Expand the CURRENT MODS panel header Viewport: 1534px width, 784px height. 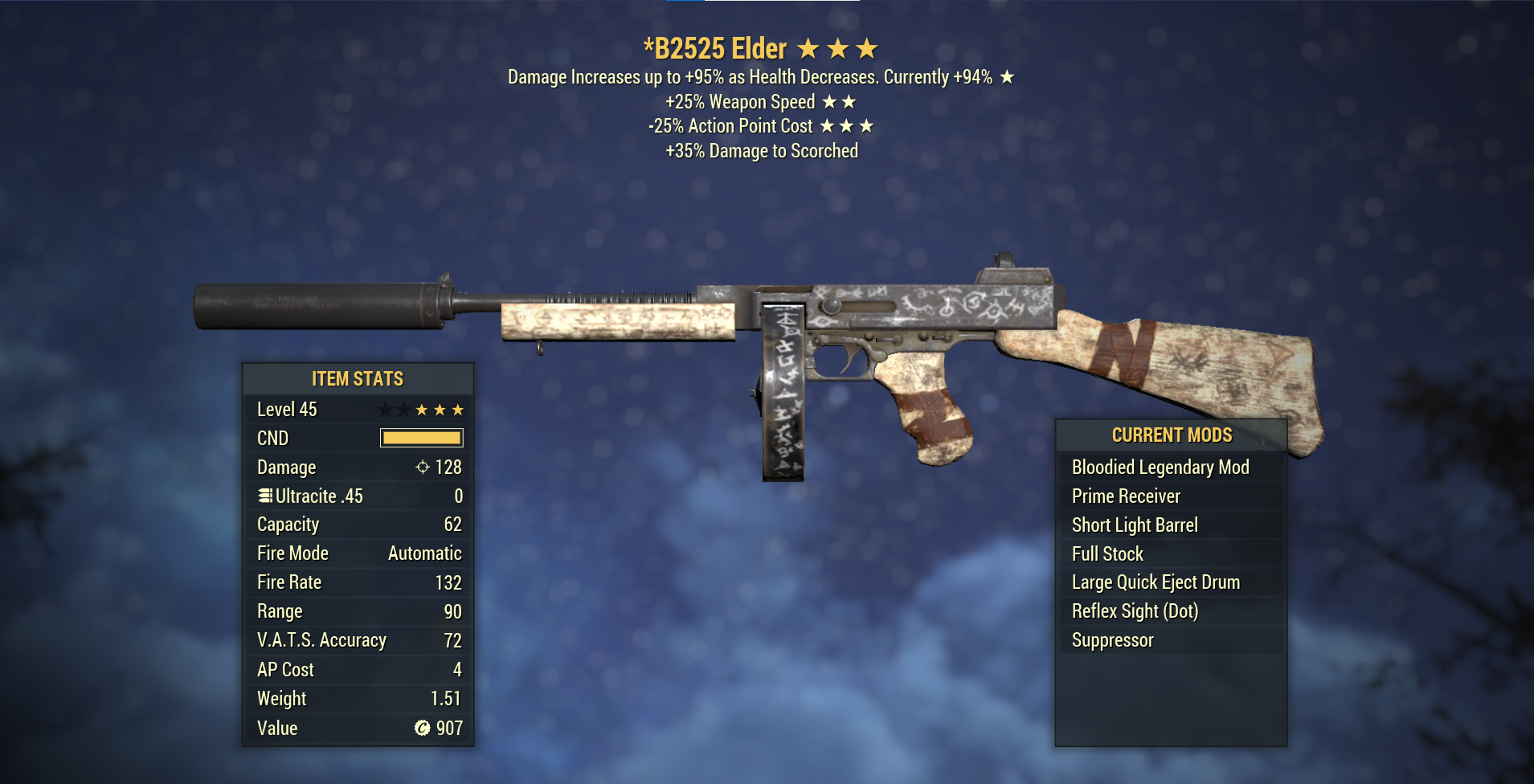pyautogui.click(x=1172, y=435)
